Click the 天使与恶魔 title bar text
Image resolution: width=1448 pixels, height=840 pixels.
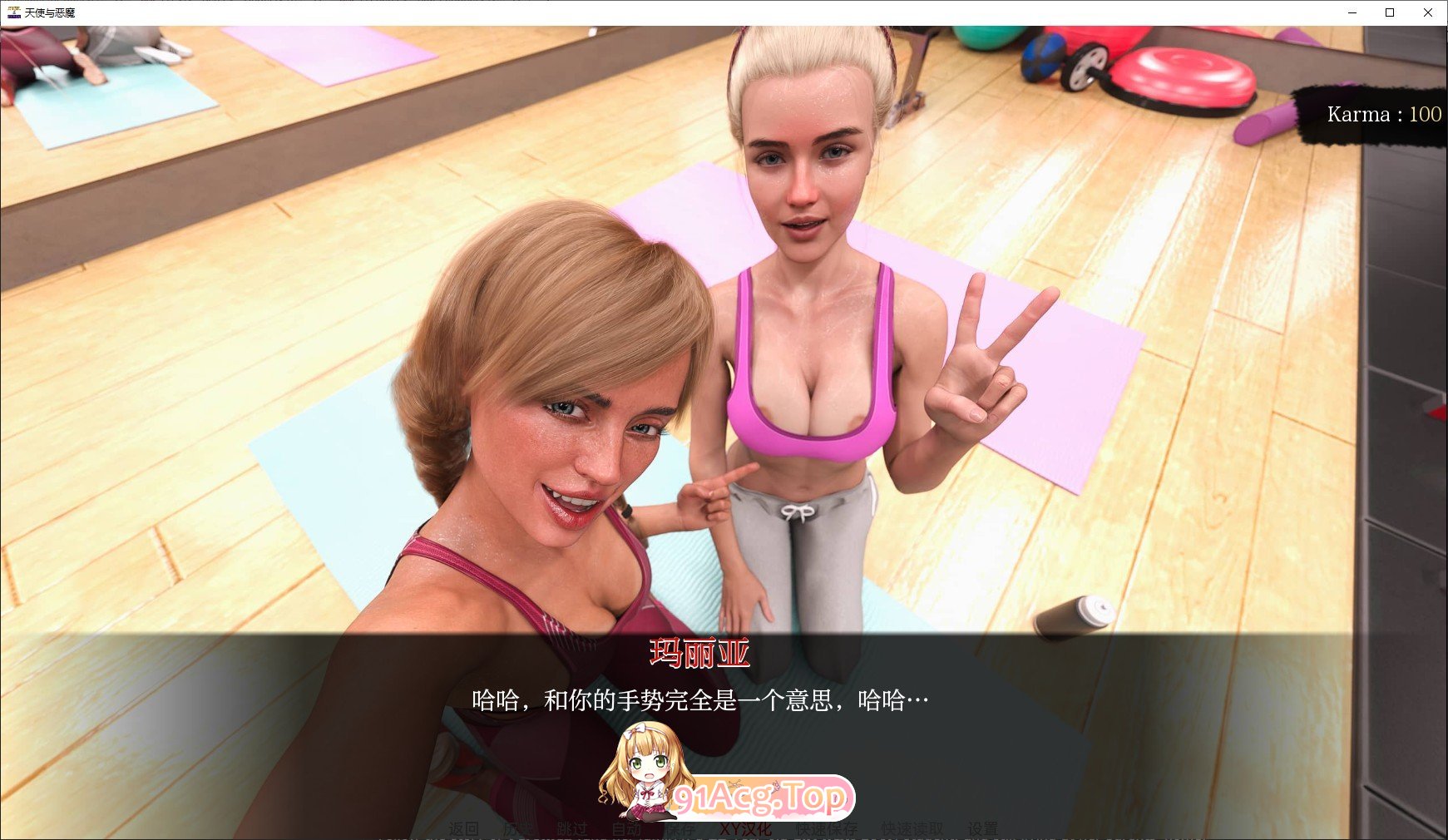(50, 12)
